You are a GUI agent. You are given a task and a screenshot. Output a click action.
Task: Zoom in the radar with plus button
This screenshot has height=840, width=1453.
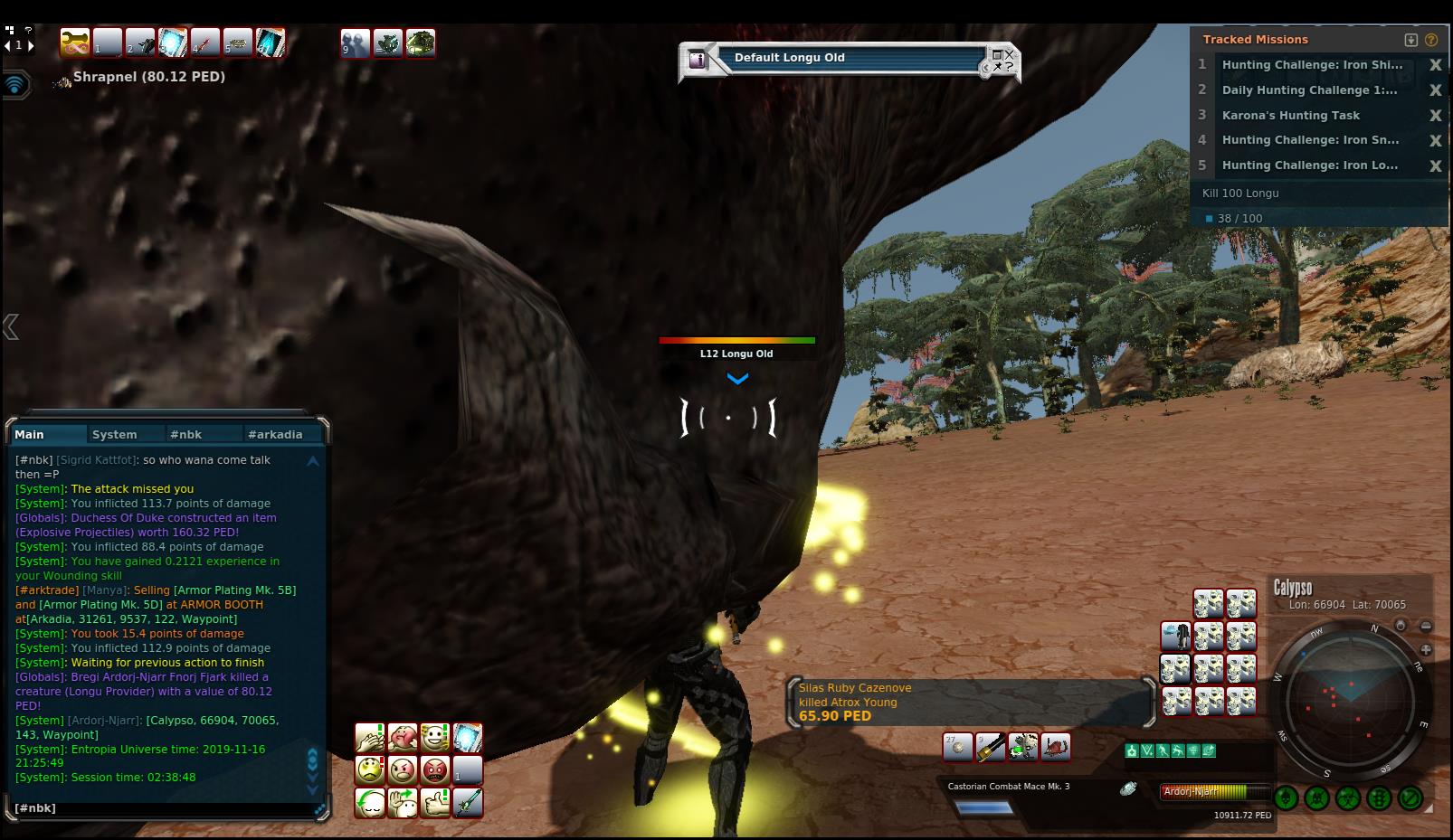1426,649
